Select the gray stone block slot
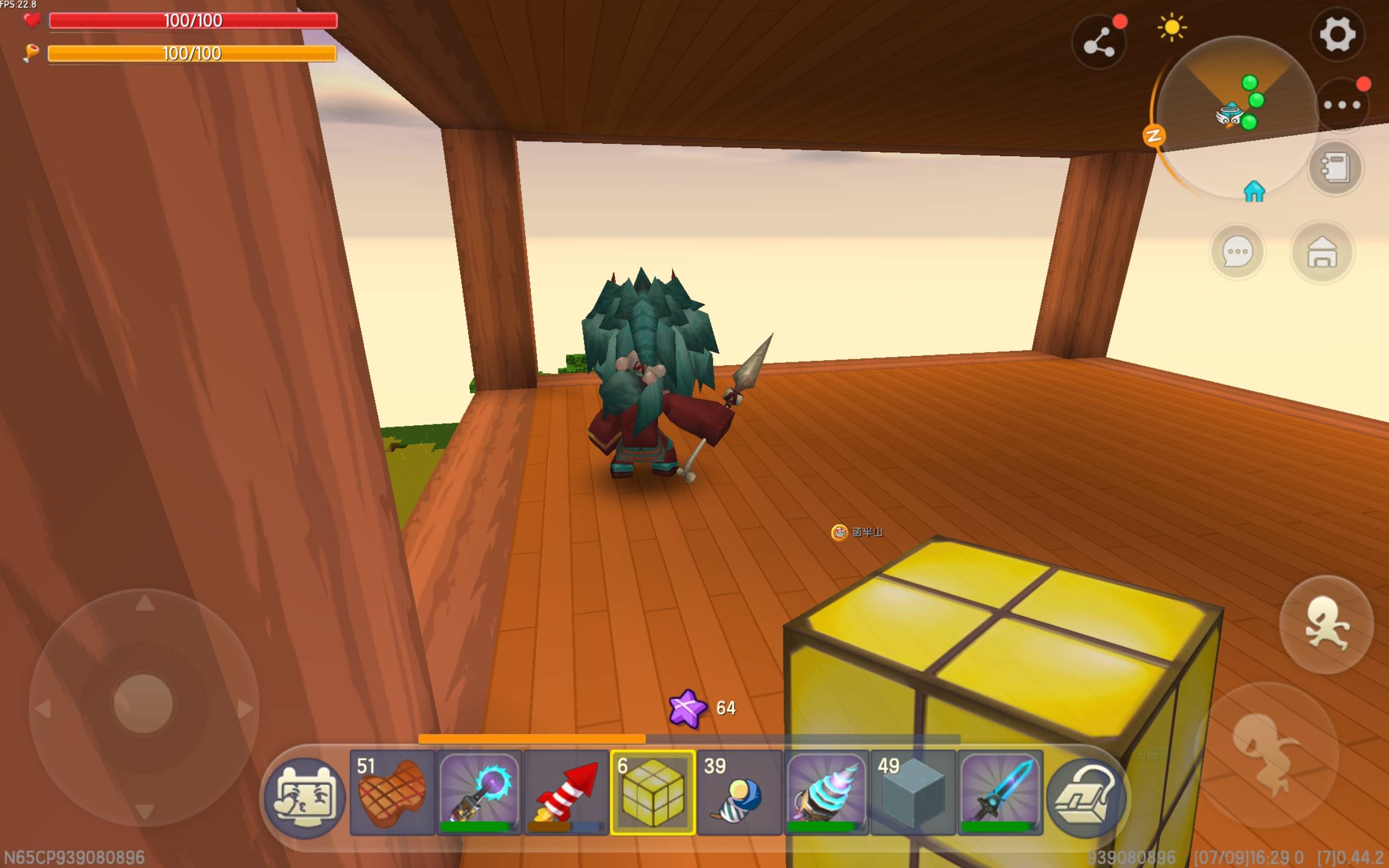The width and height of the screenshot is (1389, 868). click(913, 792)
